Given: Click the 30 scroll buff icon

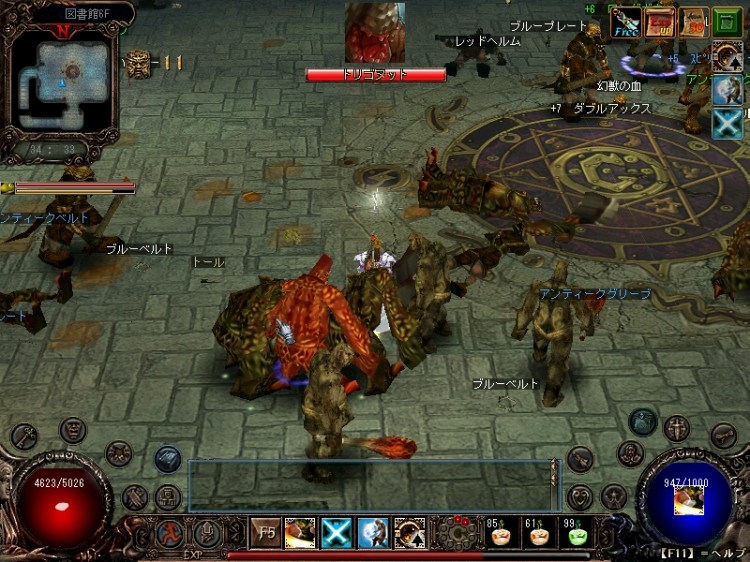Looking at the screenshot, I should [x=694, y=21].
